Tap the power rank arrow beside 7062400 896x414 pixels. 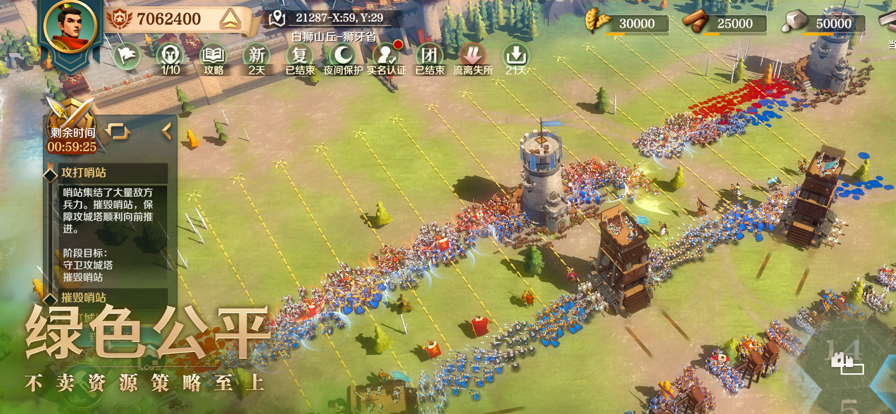(x=227, y=19)
